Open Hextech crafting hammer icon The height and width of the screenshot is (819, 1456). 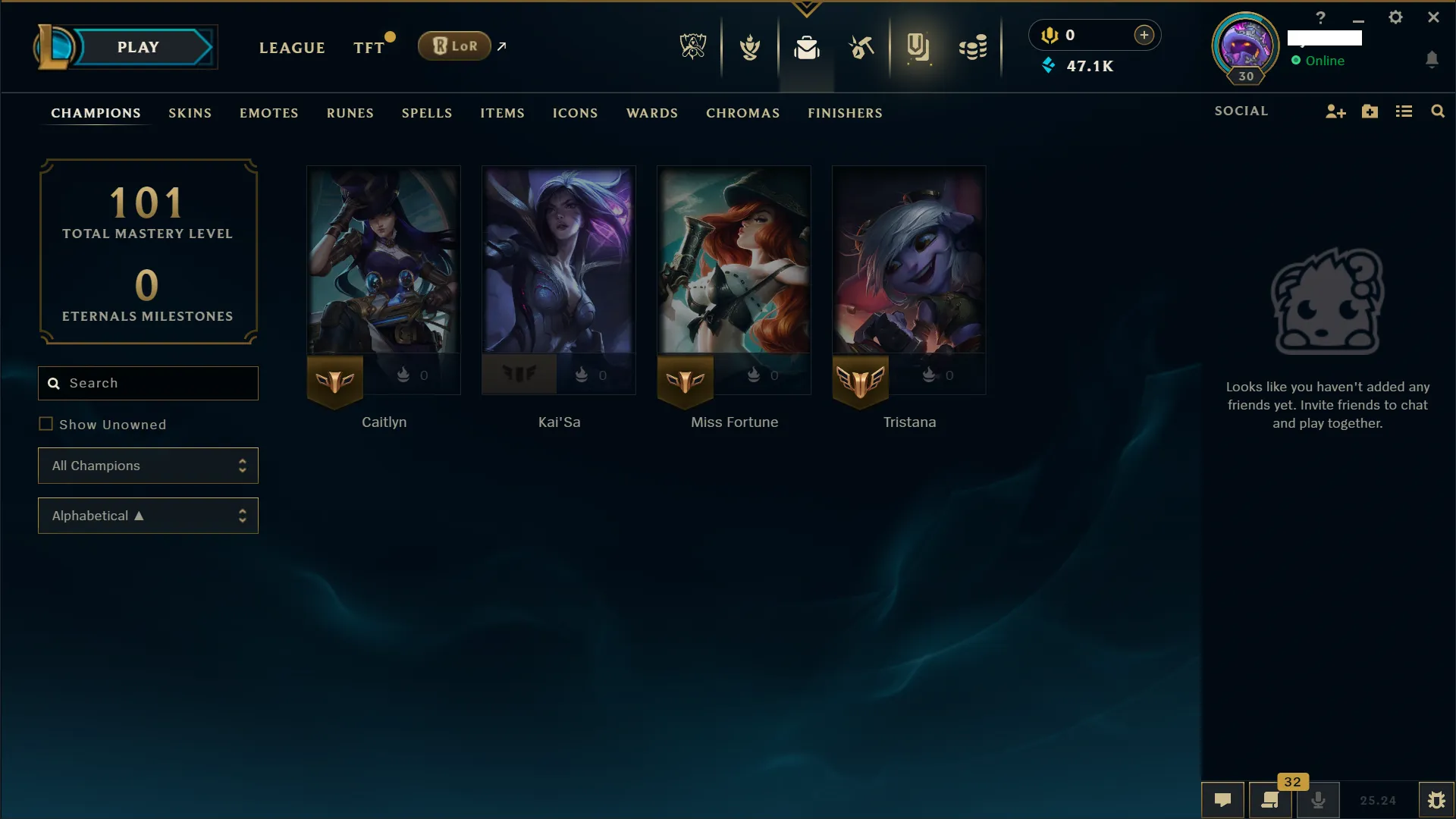click(862, 47)
